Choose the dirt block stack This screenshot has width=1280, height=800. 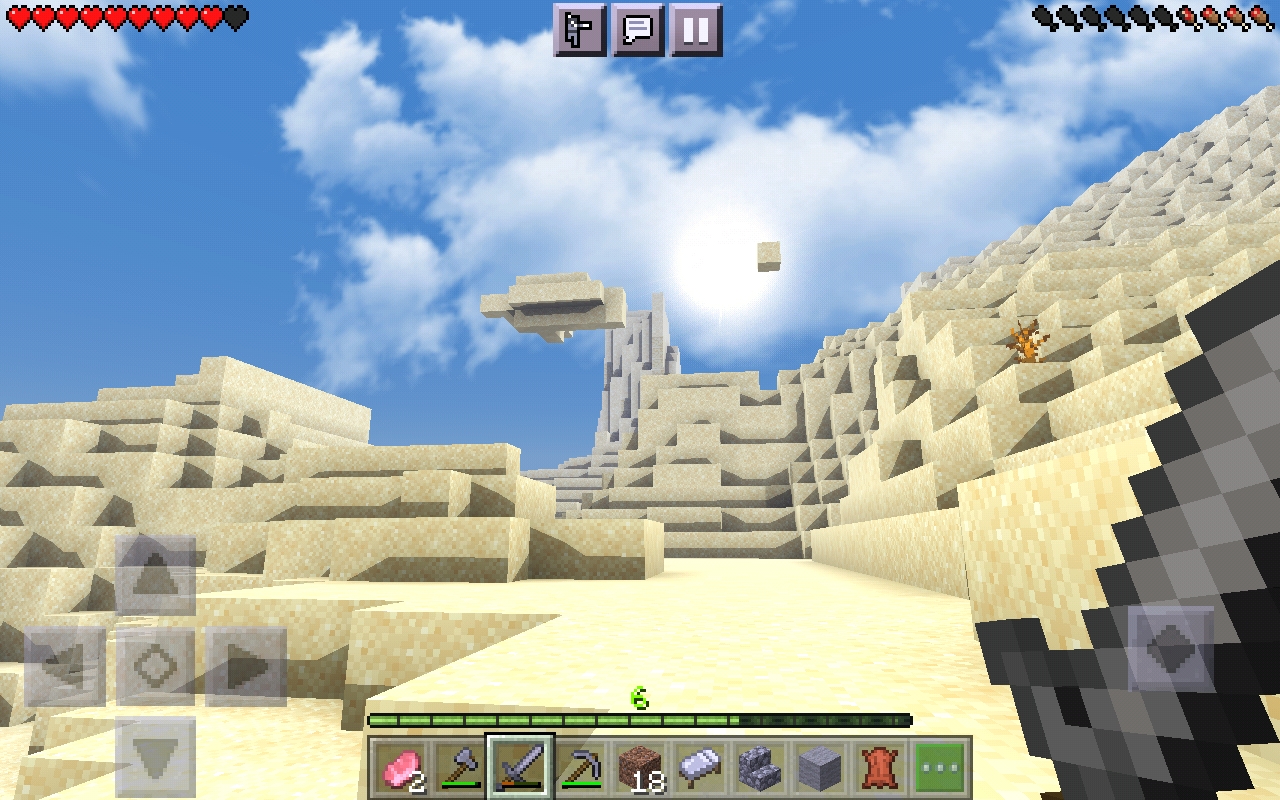641,768
